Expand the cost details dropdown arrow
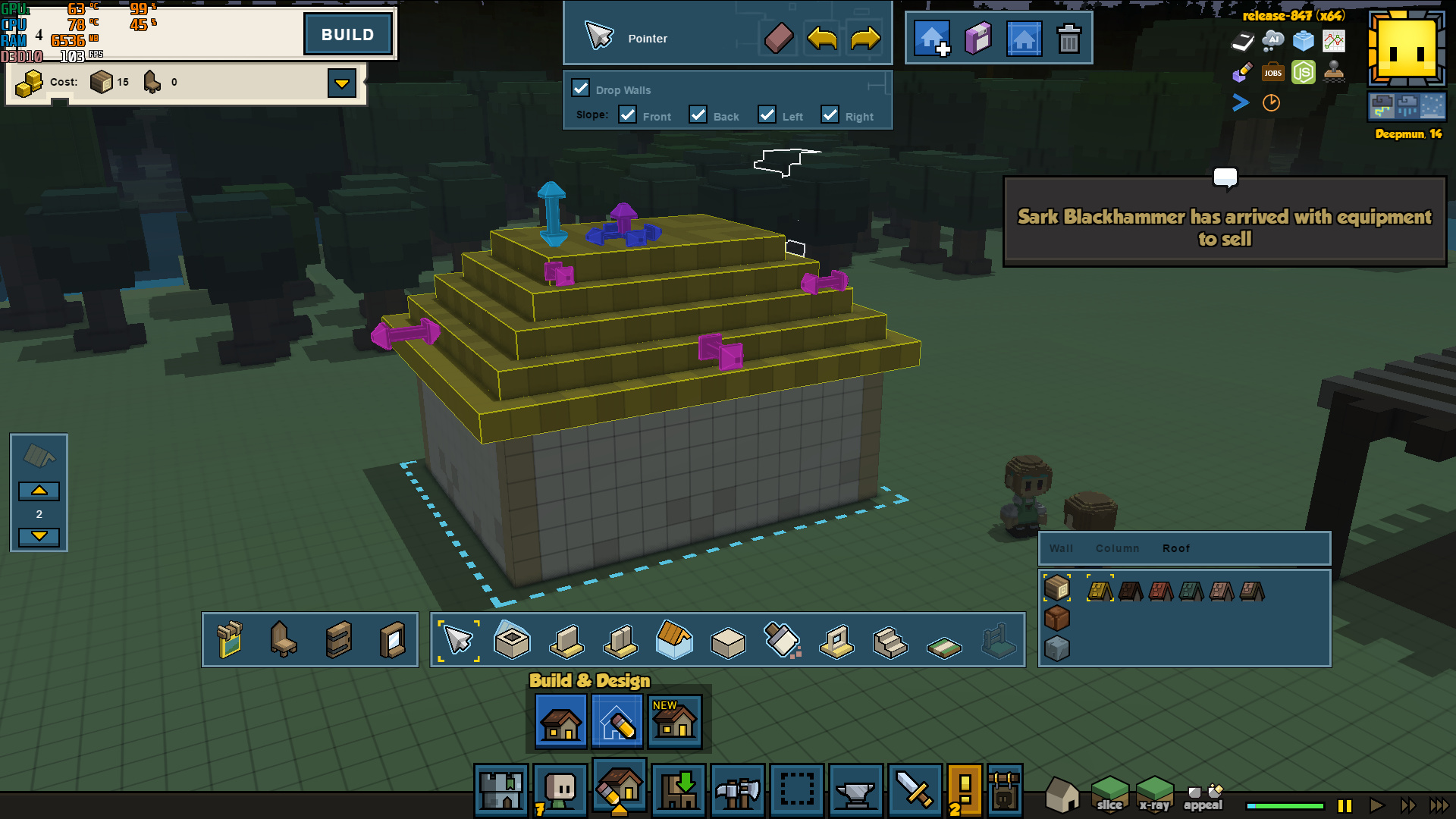This screenshot has height=819, width=1456. point(342,83)
